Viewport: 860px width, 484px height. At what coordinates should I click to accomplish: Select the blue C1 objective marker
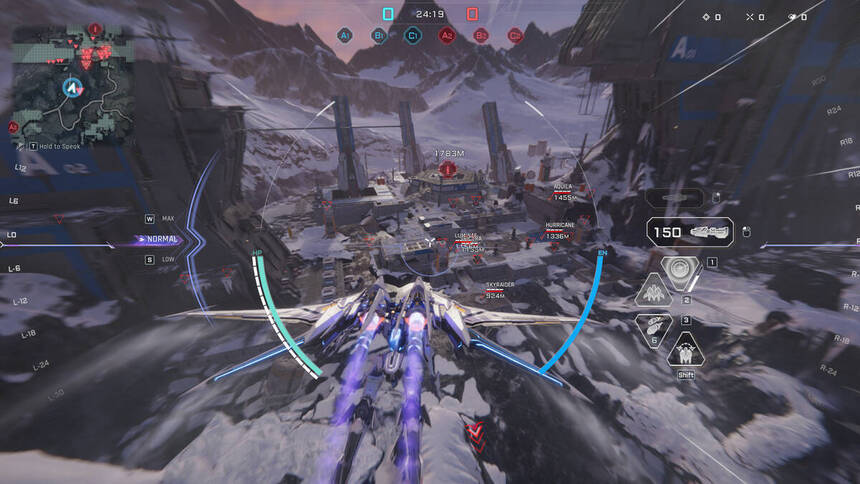pyautogui.click(x=412, y=35)
